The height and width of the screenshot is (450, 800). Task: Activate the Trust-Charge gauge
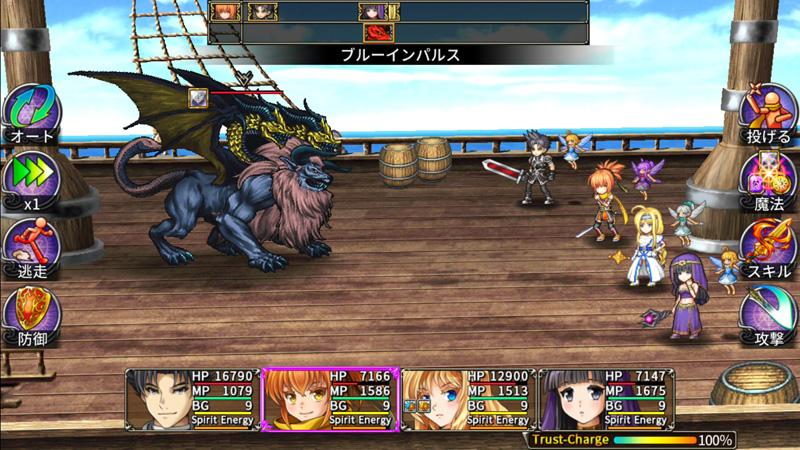point(631,439)
